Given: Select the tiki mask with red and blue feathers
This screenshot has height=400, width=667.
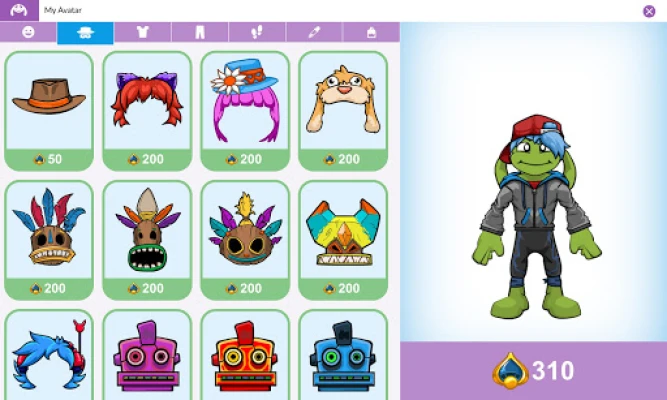Looking at the screenshot, I should (x=49, y=239).
